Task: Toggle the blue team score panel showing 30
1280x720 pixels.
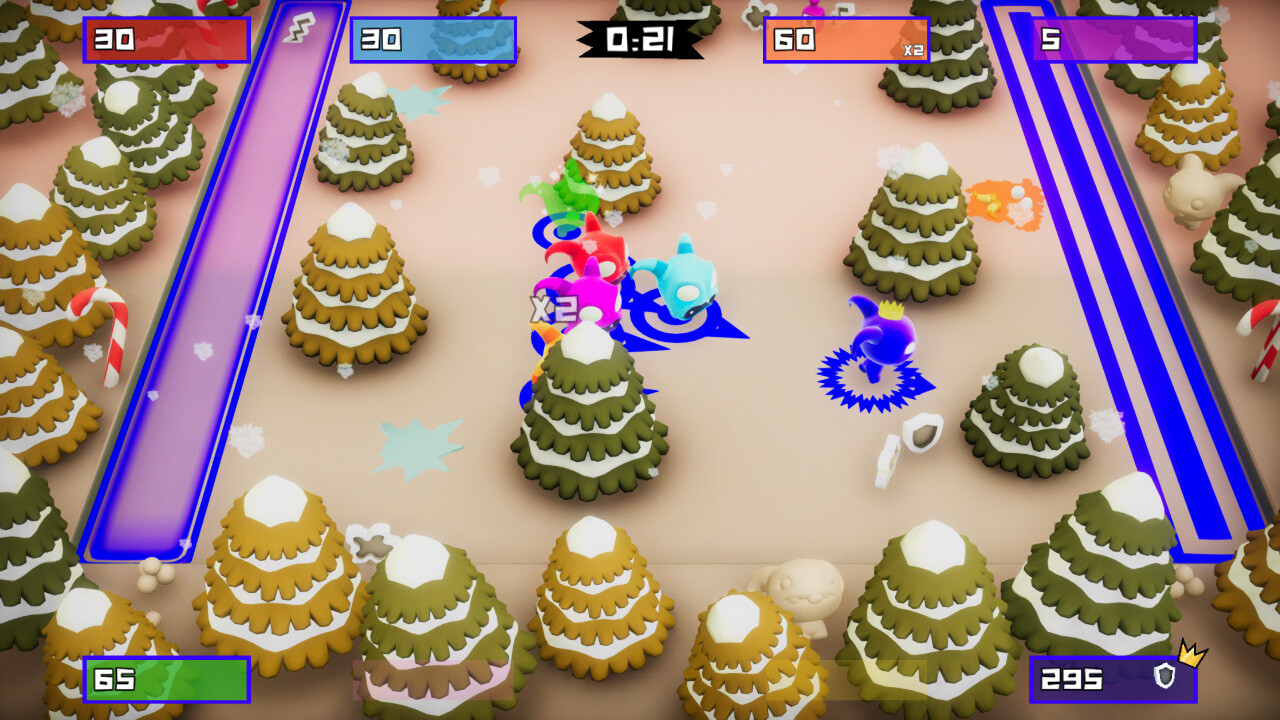Action: pos(432,40)
